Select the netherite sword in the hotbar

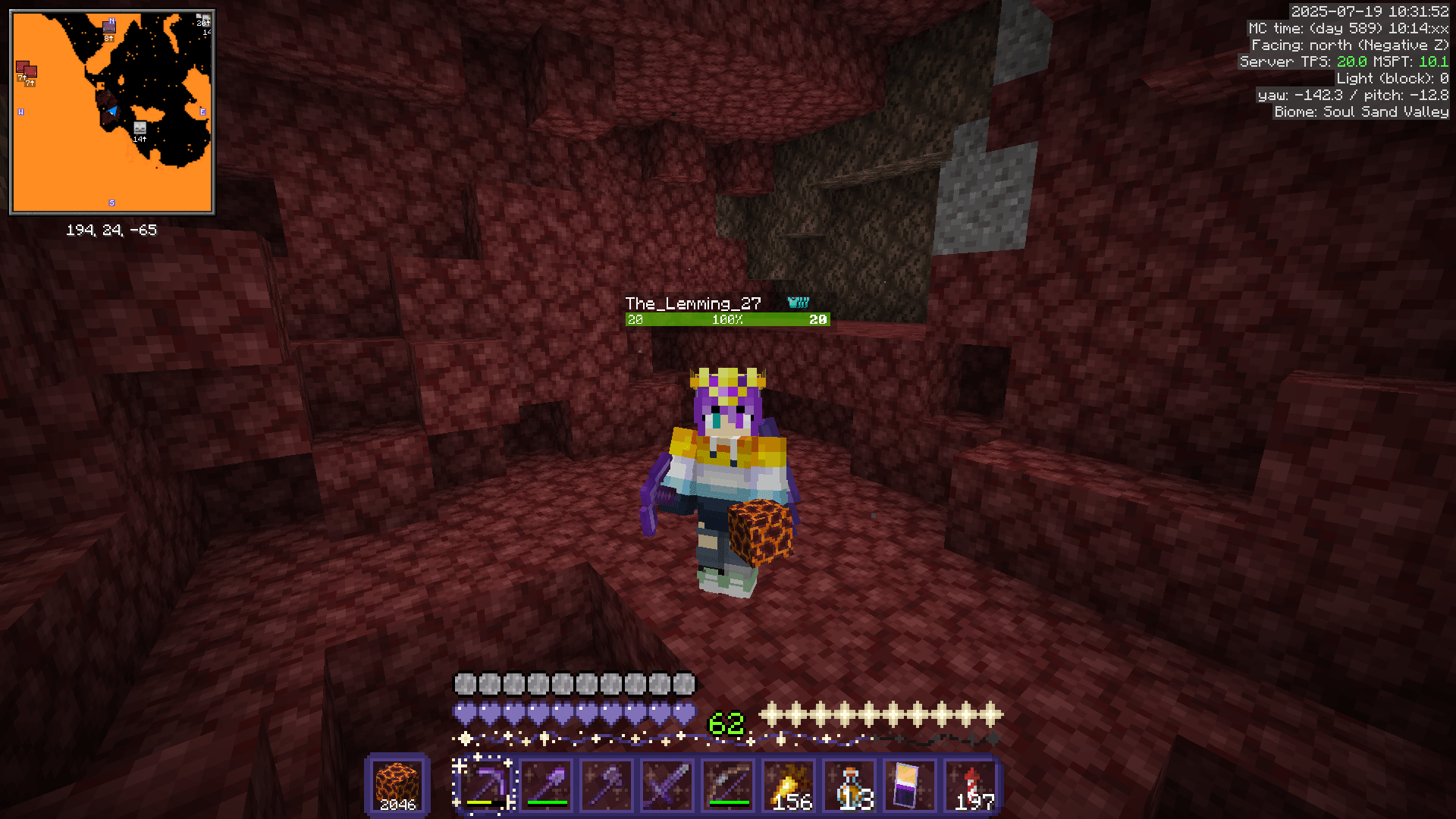click(x=667, y=785)
